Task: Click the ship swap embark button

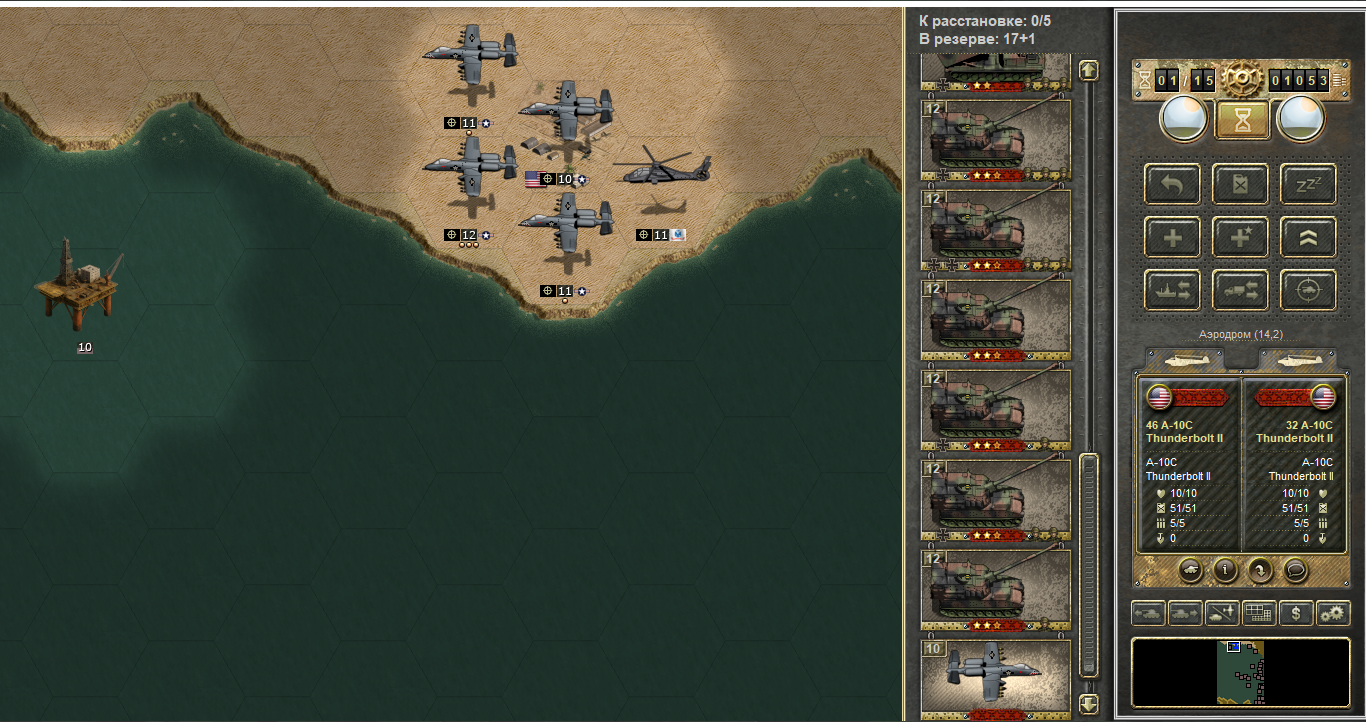Action: tap(1172, 290)
